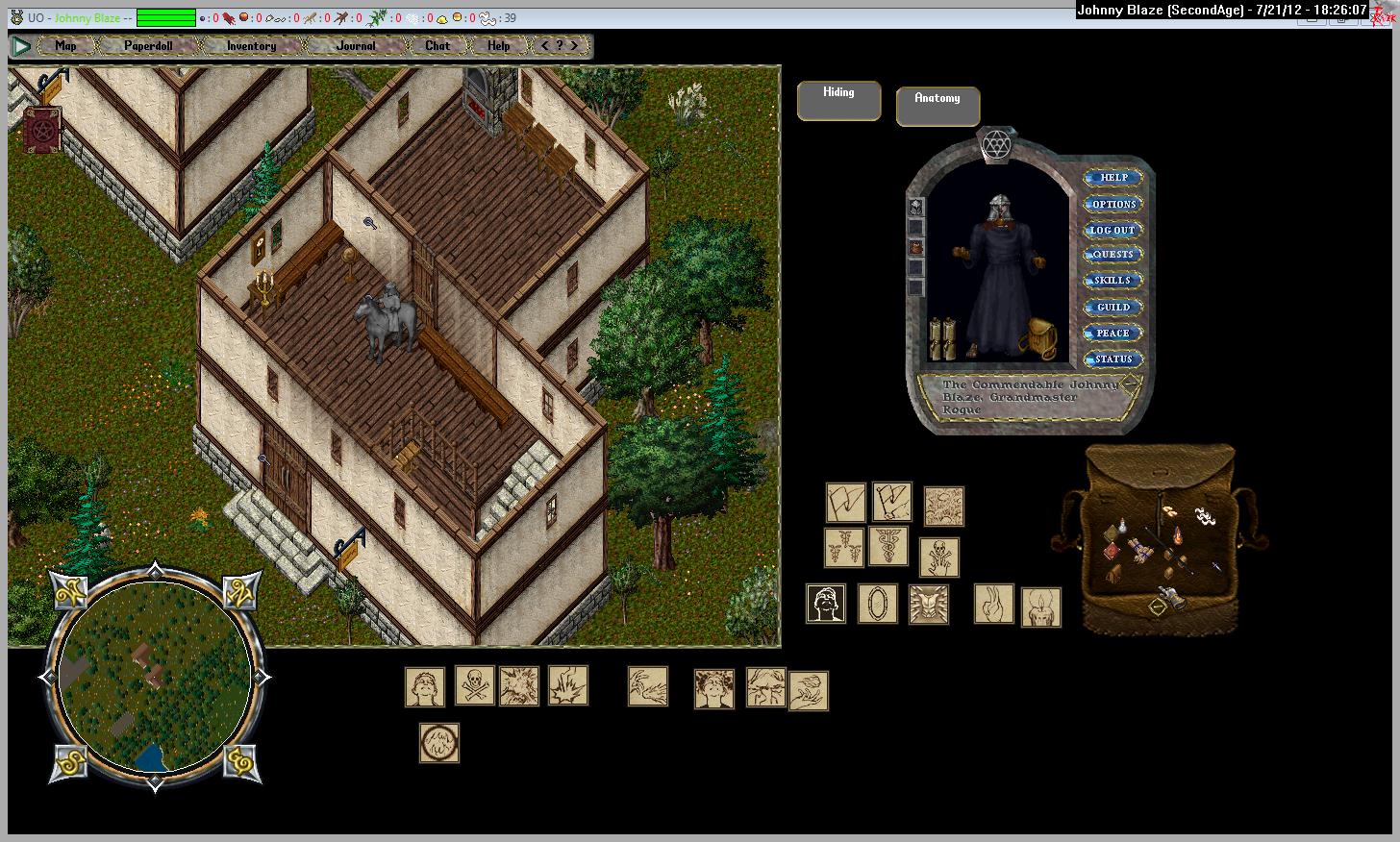Open the Inventory from the menu bar
1400x842 pixels.
click(251, 45)
